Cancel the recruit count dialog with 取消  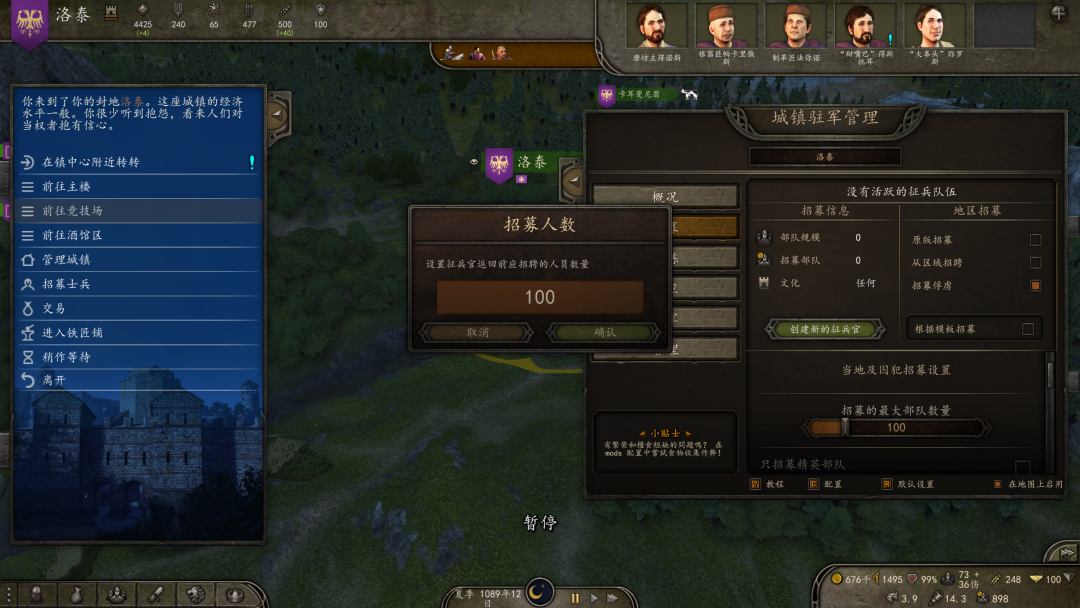(x=477, y=333)
